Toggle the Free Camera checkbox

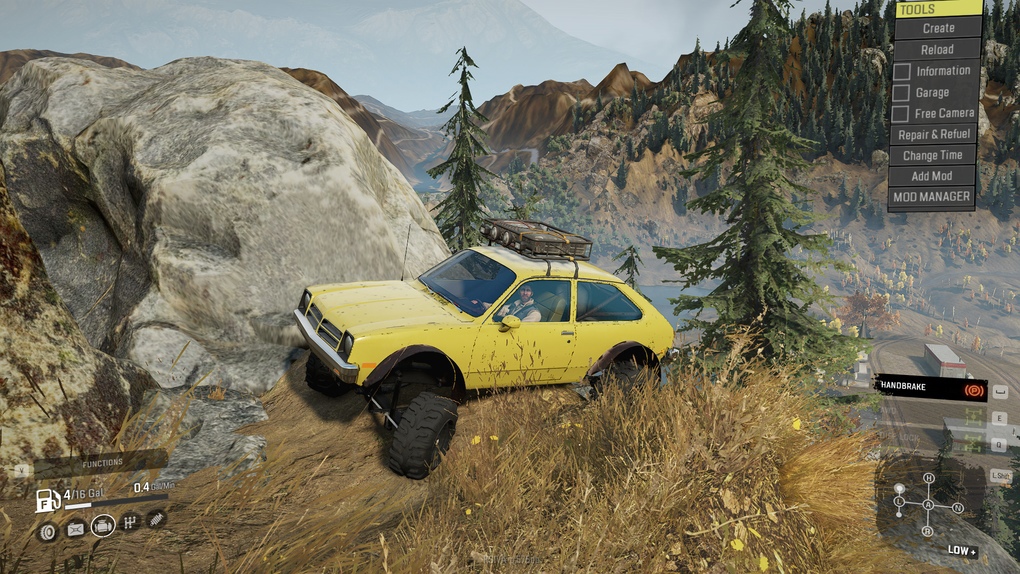coord(902,114)
